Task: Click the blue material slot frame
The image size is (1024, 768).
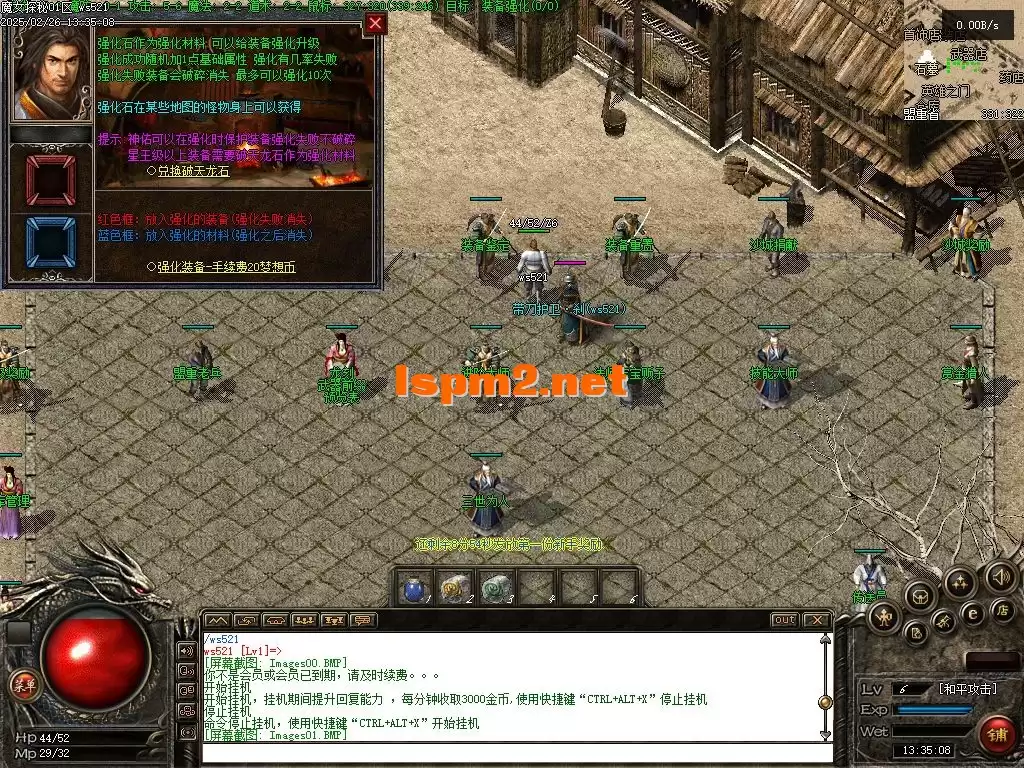Action: [50, 243]
